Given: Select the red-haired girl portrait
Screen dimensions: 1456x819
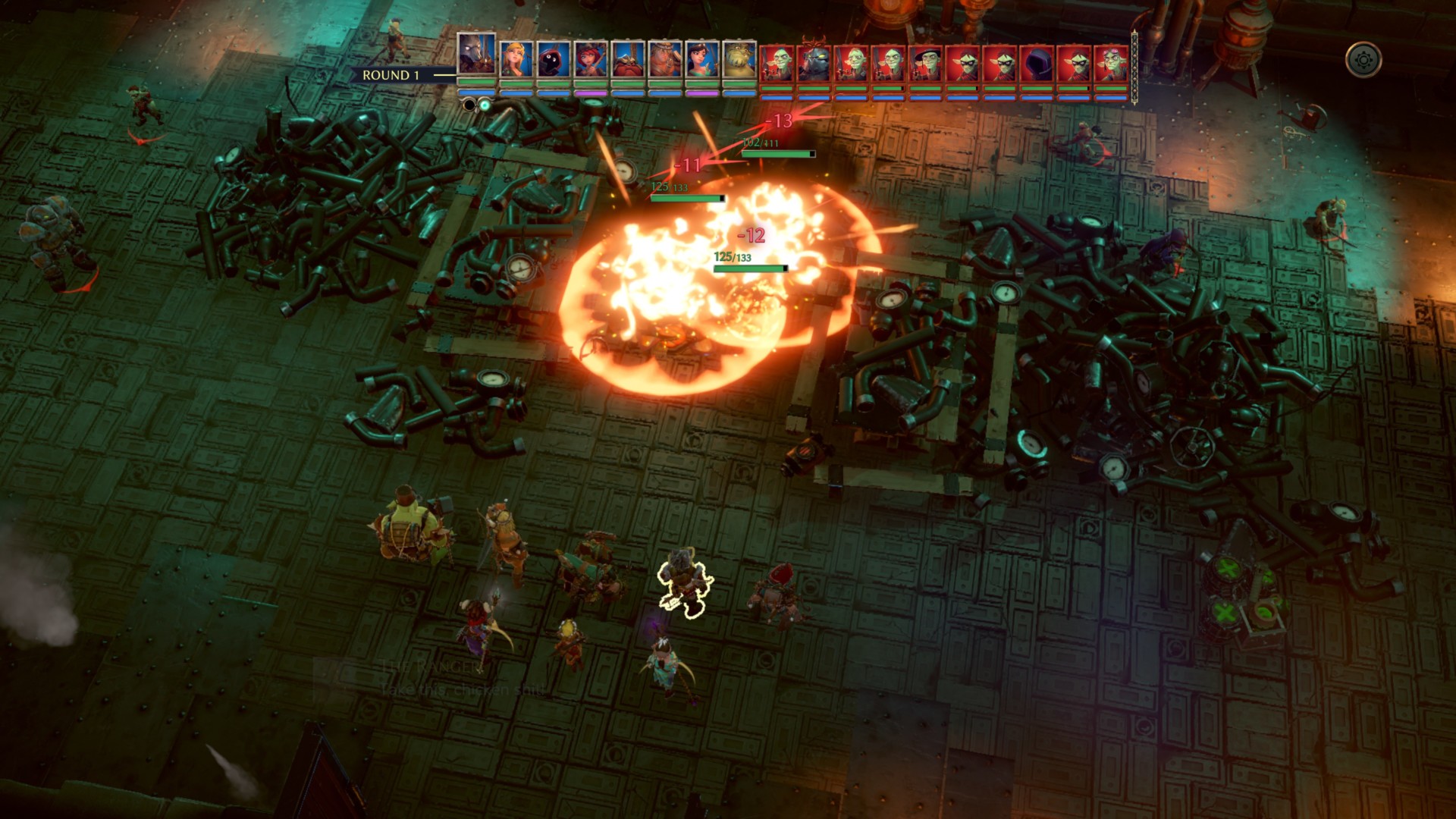Looking at the screenshot, I should [x=591, y=59].
